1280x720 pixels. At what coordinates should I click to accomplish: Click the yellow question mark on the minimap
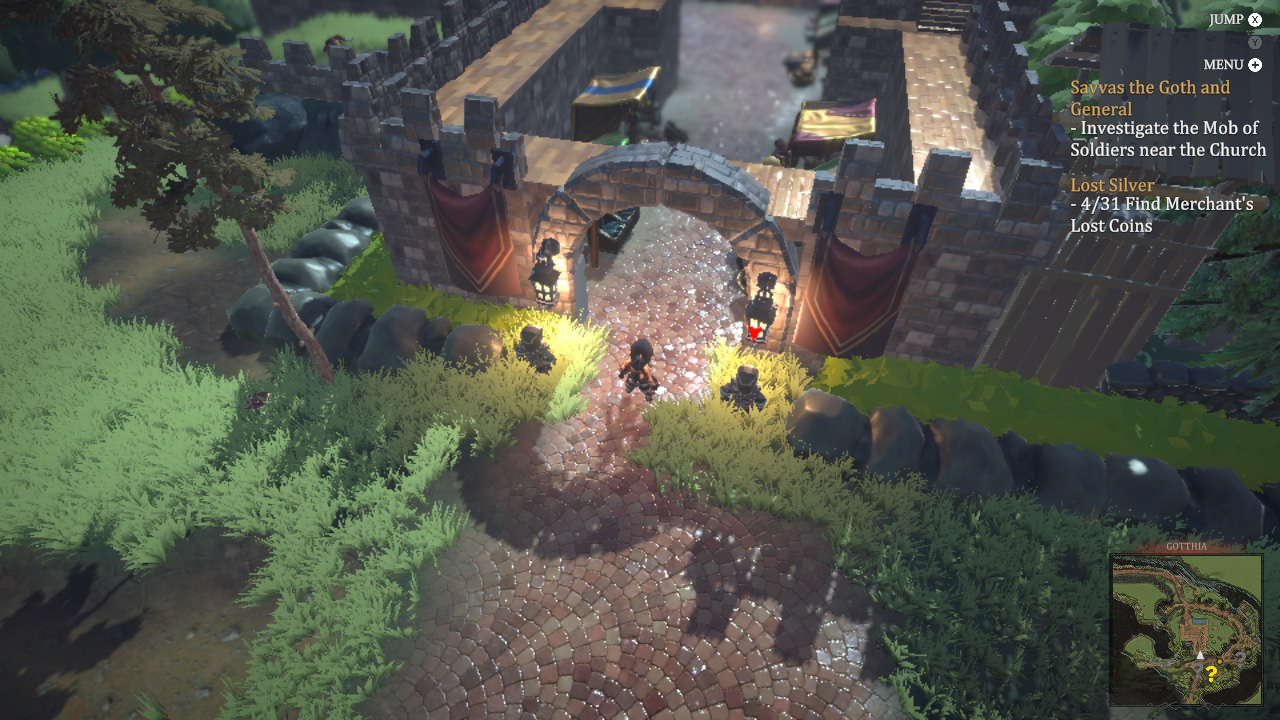(1211, 672)
